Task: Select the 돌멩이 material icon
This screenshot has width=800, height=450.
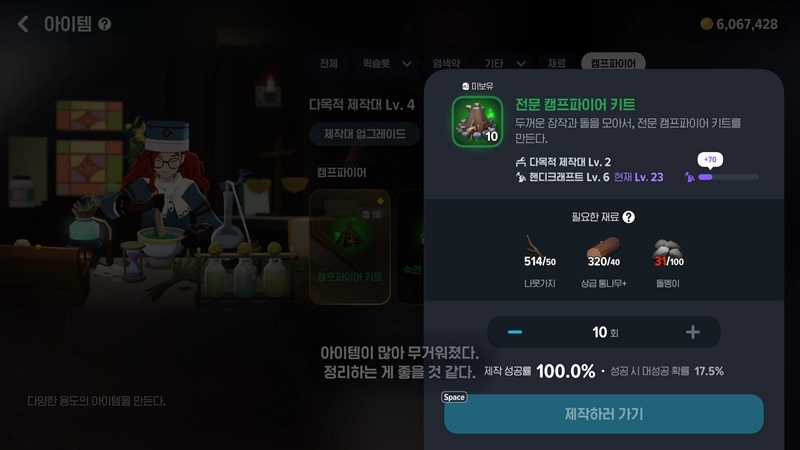Action: click(x=668, y=251)
